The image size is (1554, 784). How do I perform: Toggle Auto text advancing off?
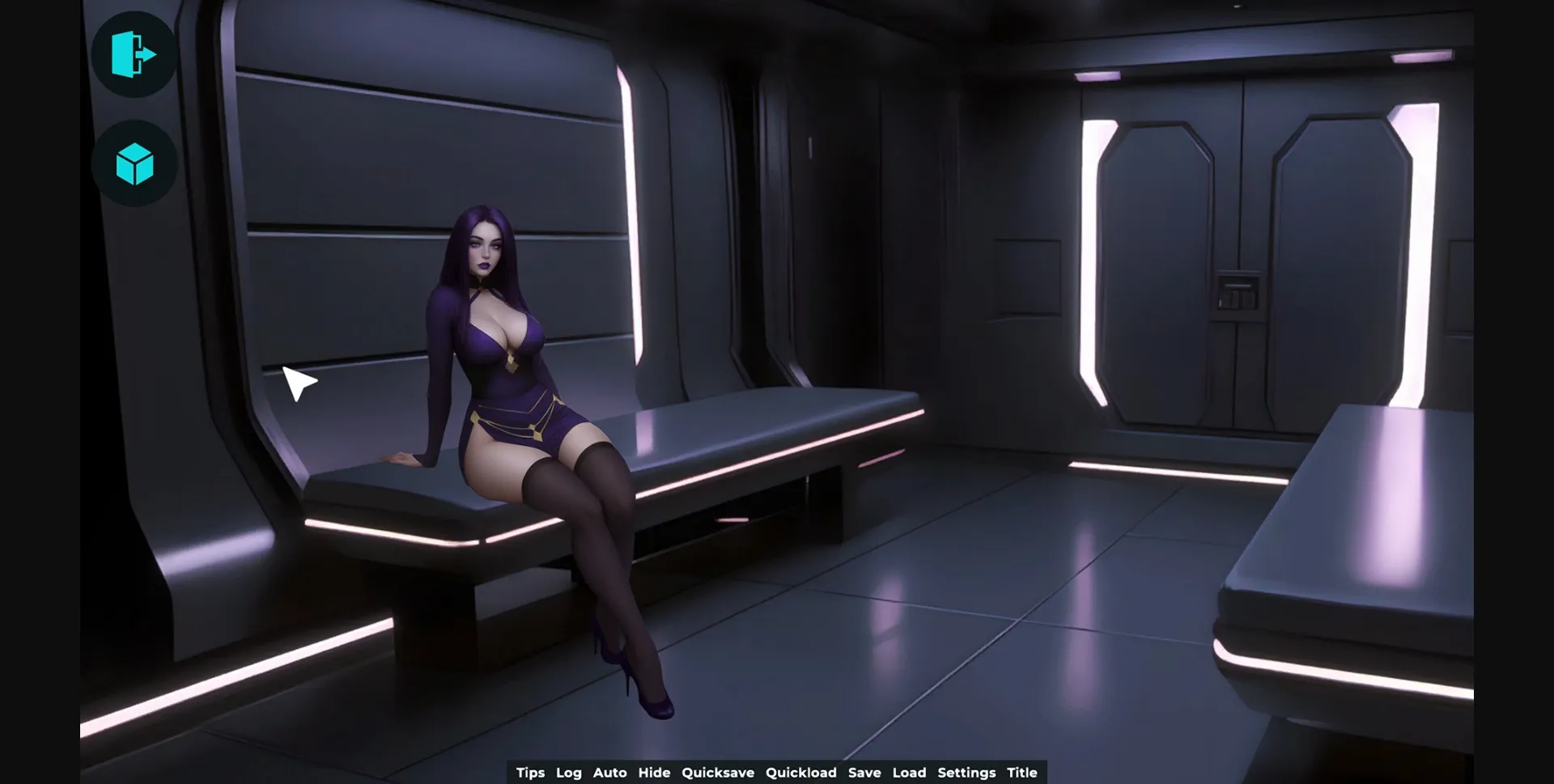[610, 773]
